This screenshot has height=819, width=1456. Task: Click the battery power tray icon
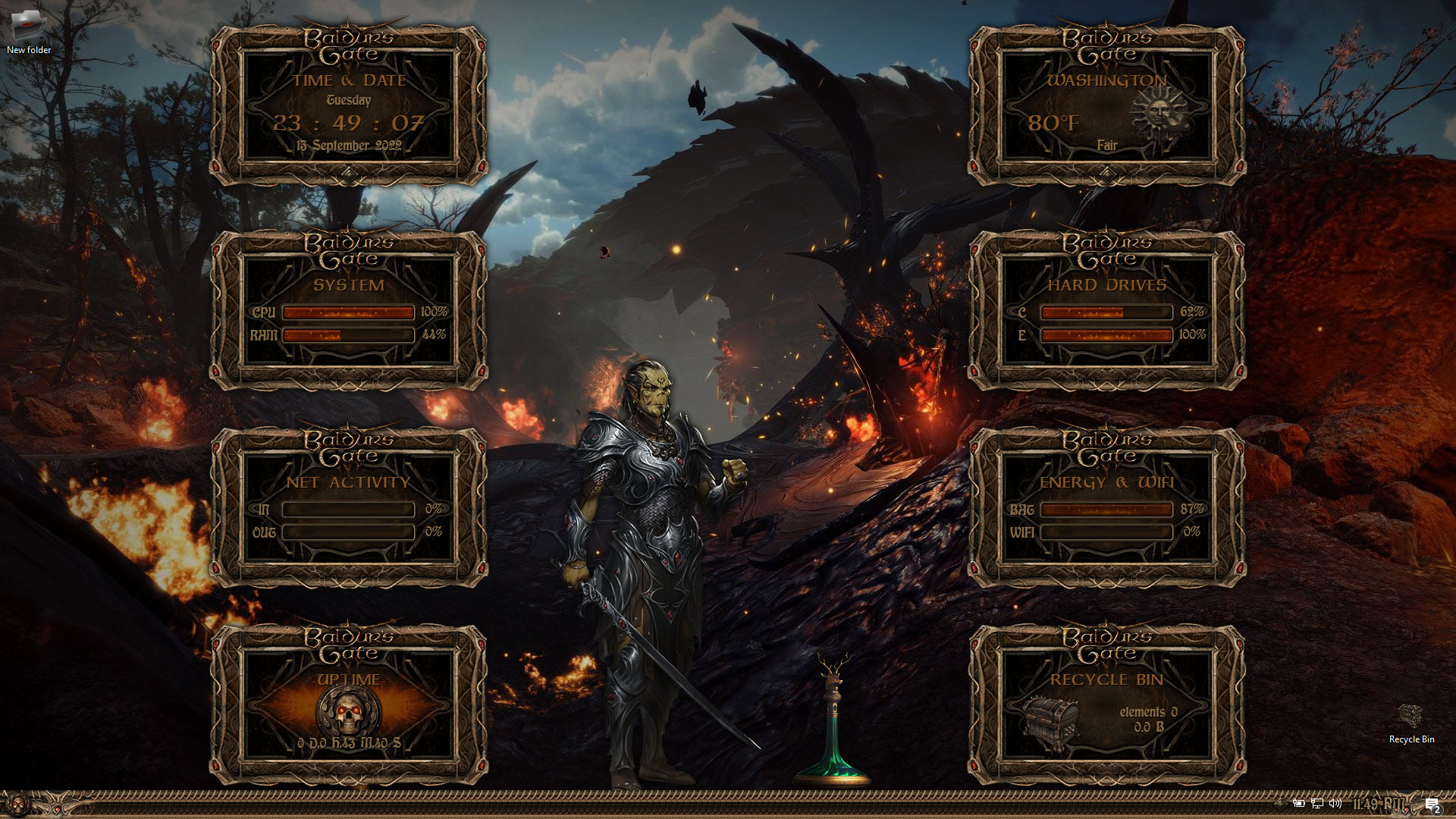(x=1299, y=804)
